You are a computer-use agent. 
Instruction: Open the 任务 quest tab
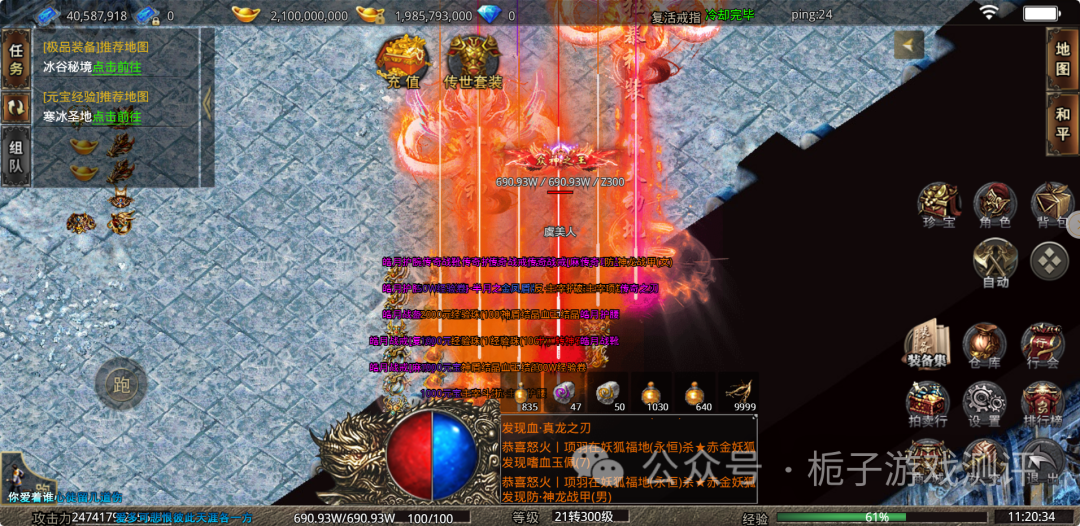click(x=15, y=59)
